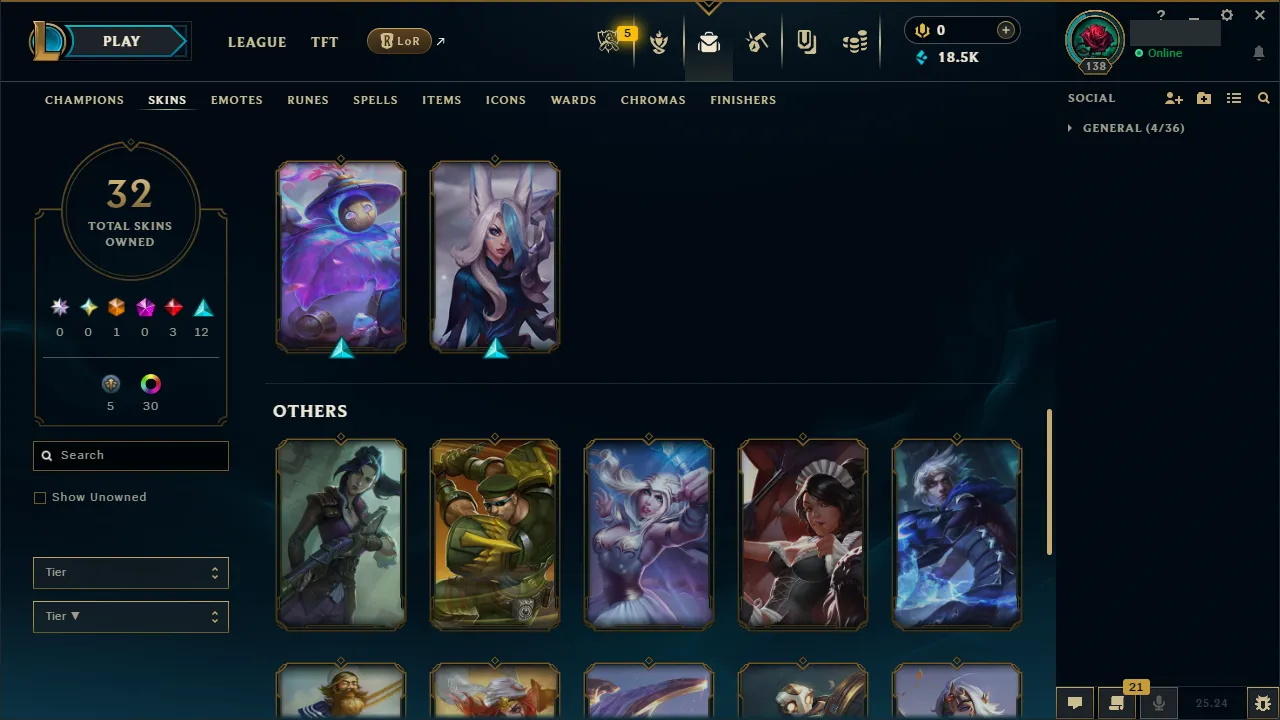Open the Clash crest icon

click(x=660, y=41)
